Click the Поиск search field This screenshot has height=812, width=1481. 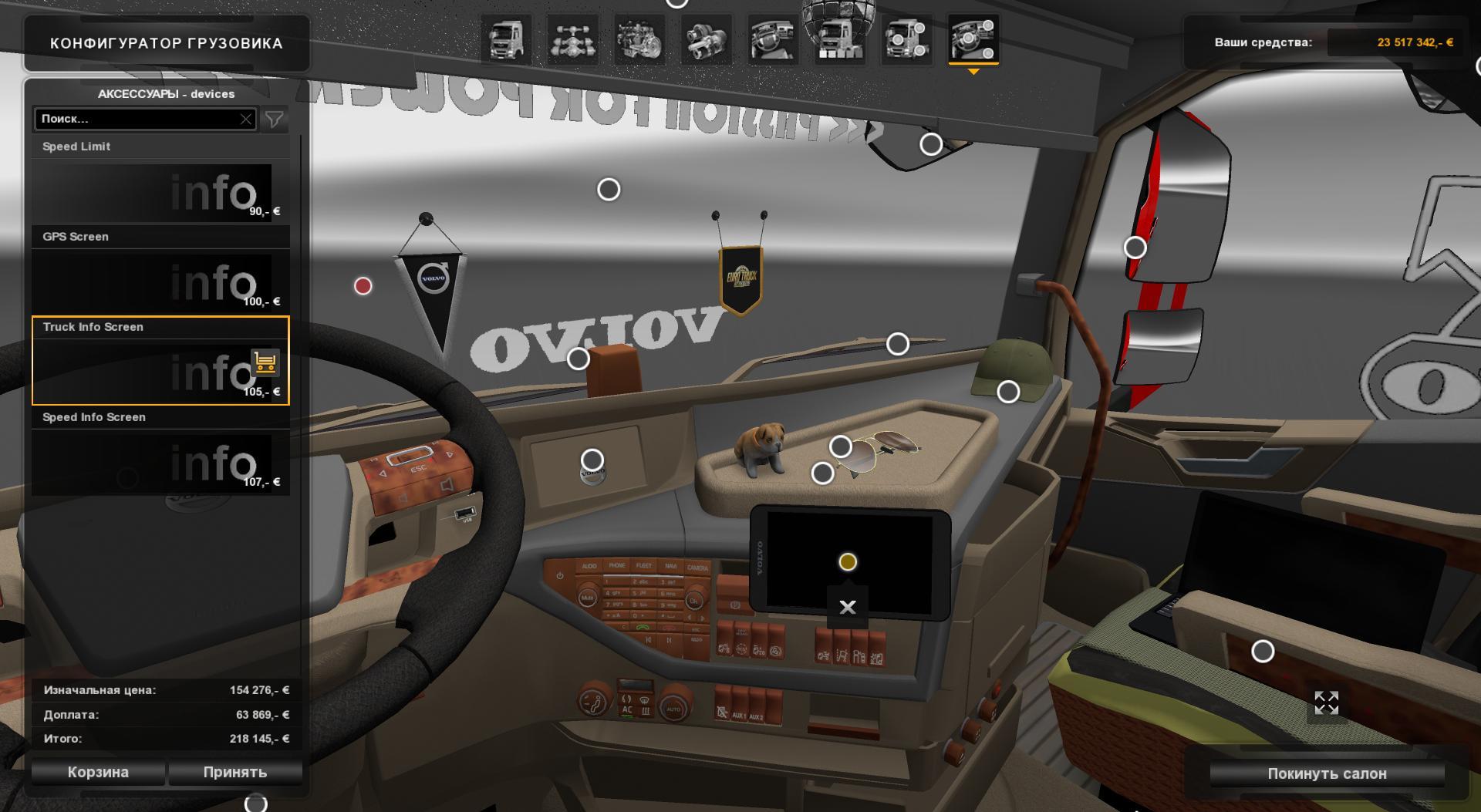139,119
